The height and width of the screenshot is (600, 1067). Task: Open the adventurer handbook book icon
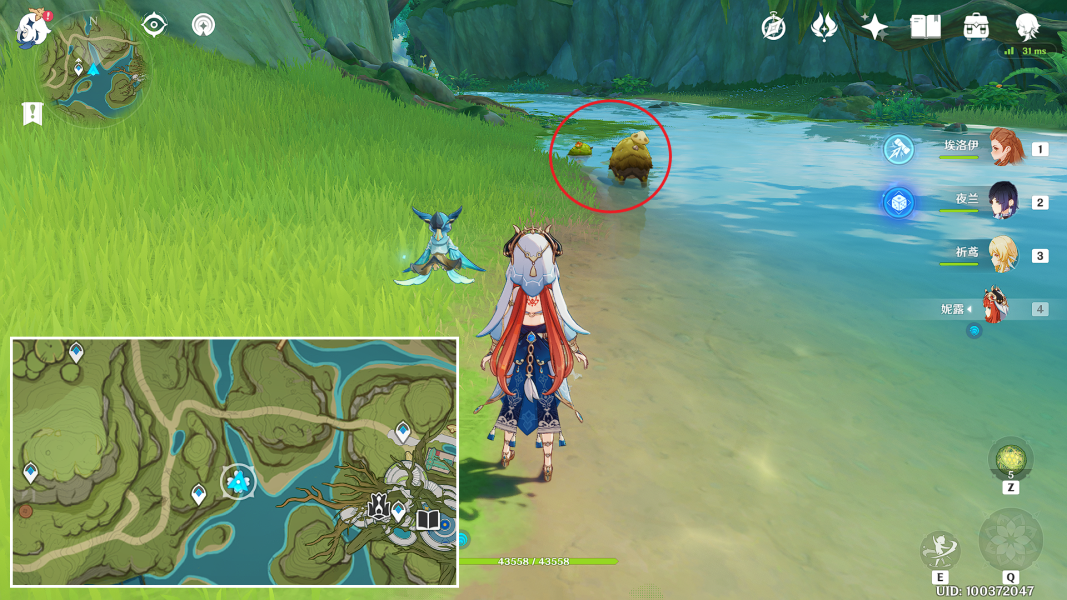(925, 27)
